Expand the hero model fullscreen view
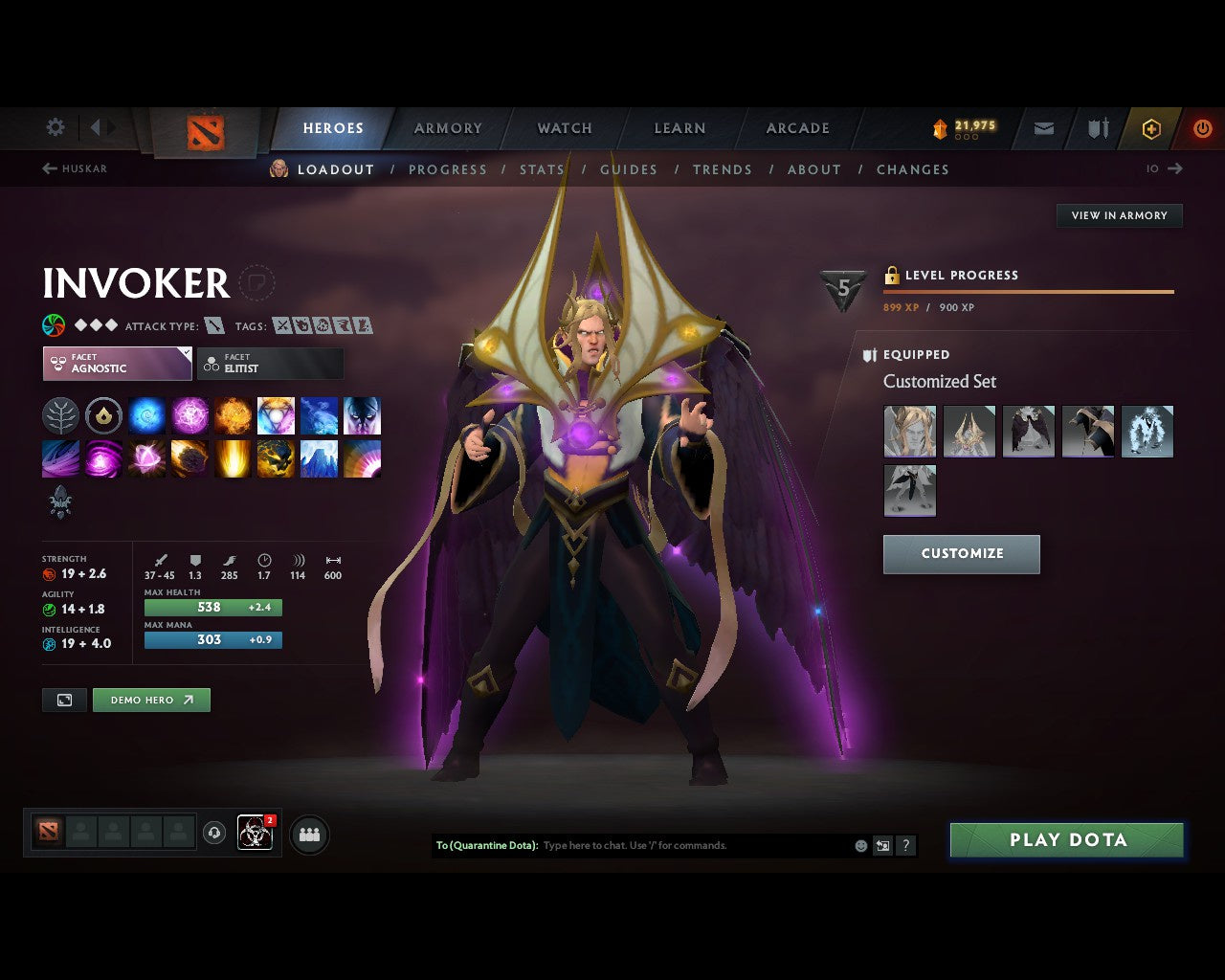Image resolution: width=1225 pixels, height=980 pixels. tap(64, 700)
